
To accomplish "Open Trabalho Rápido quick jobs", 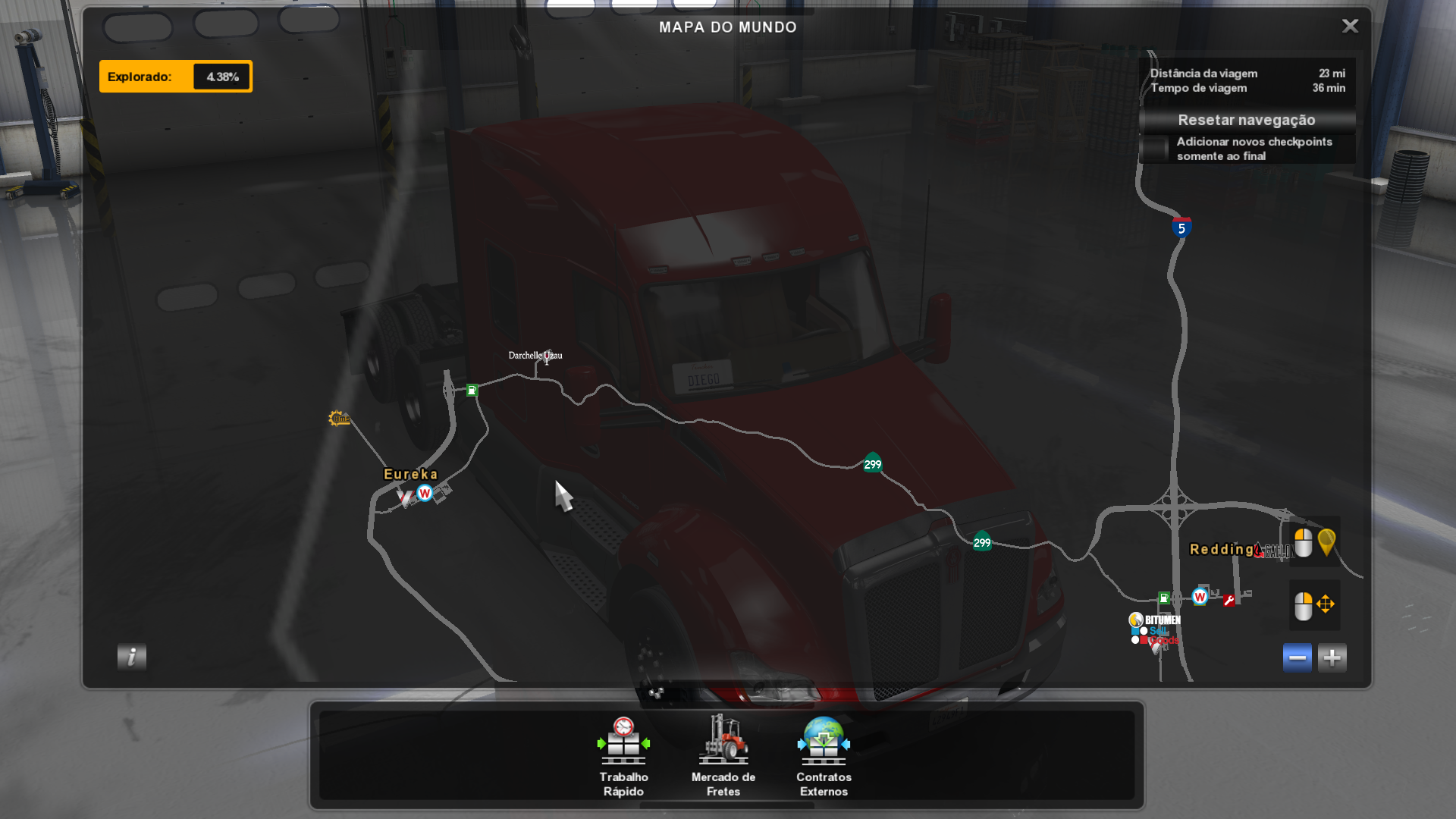I will click(623, 756).
